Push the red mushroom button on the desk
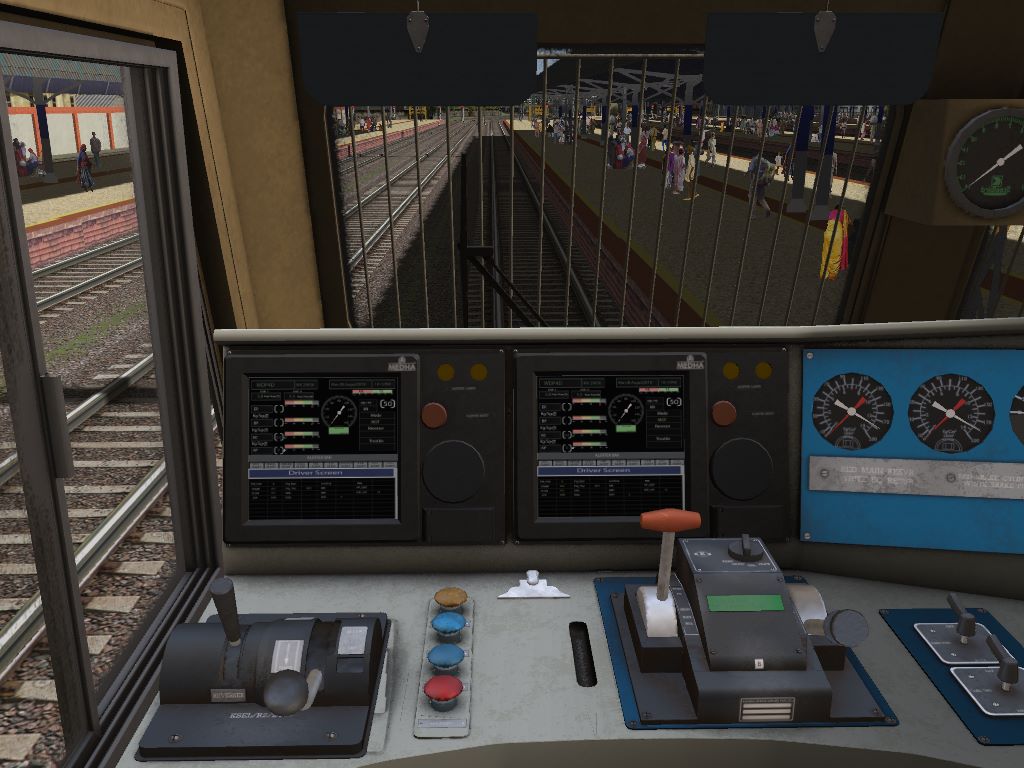Screen dimensions: 1024x768 pyautogui.click(x=443, y=687)
